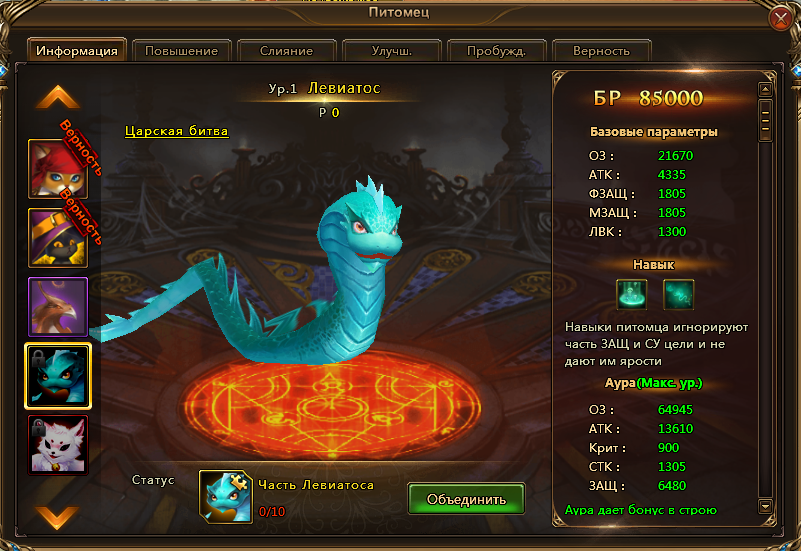
Task: Select the red fox pet portrait
Action: click(58, 166)
